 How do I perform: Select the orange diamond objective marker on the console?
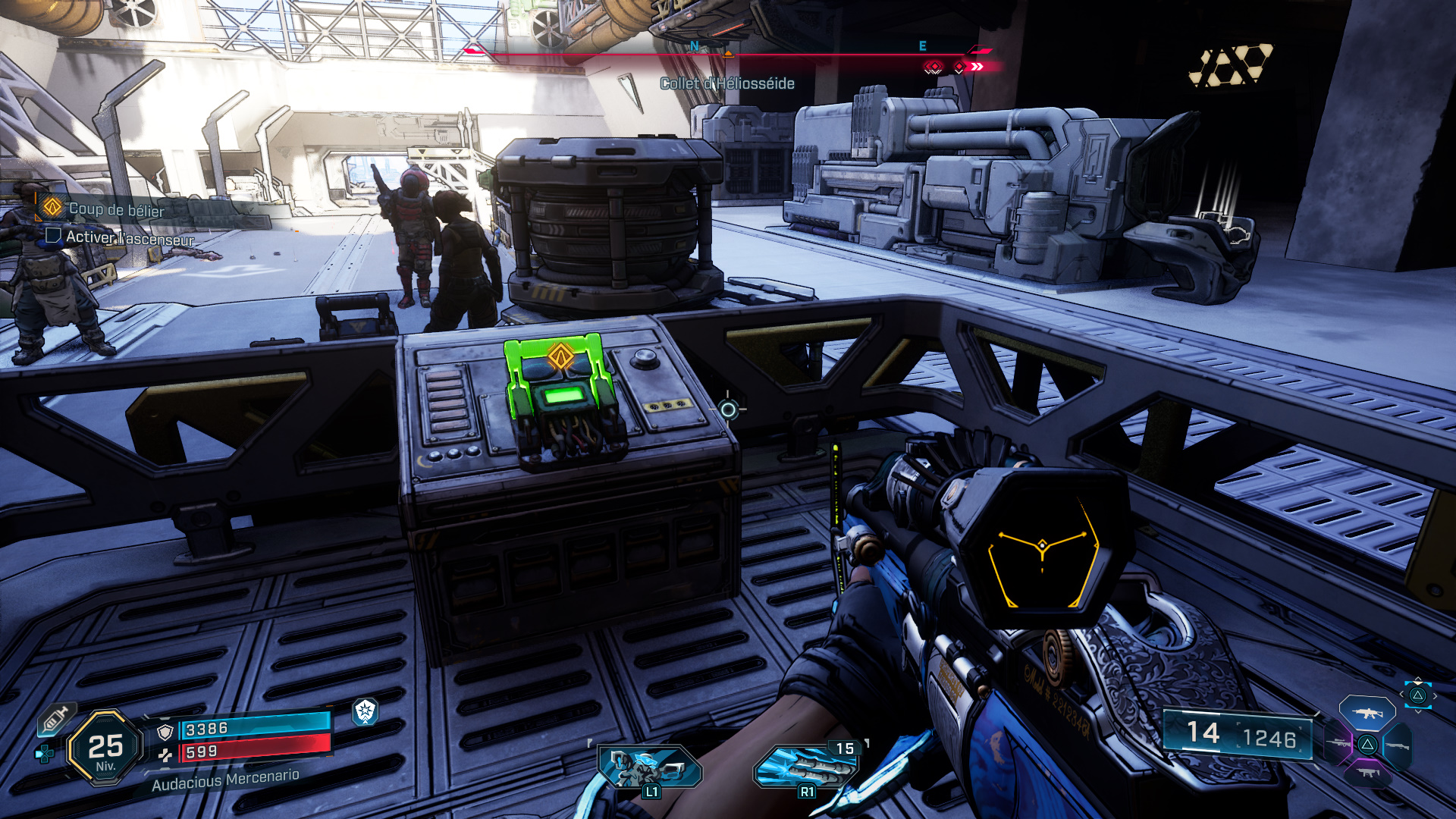click(x=561, y=355)
